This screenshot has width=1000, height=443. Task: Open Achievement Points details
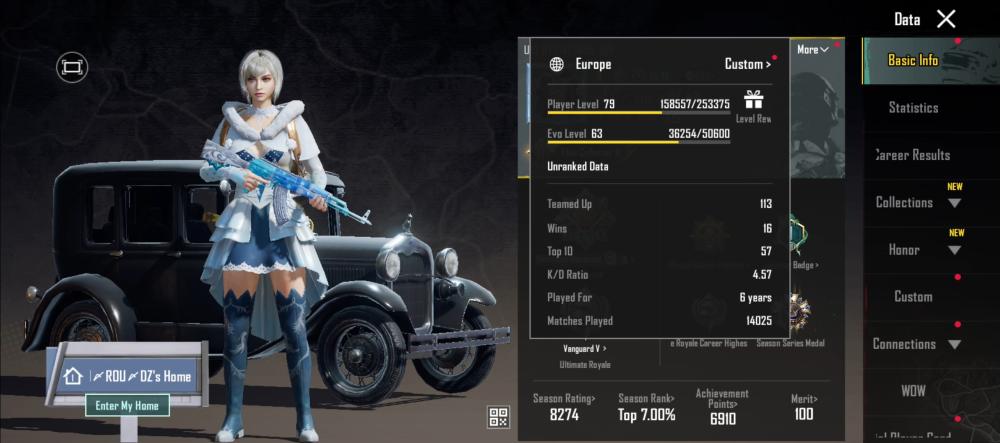(x=722, y=408)
